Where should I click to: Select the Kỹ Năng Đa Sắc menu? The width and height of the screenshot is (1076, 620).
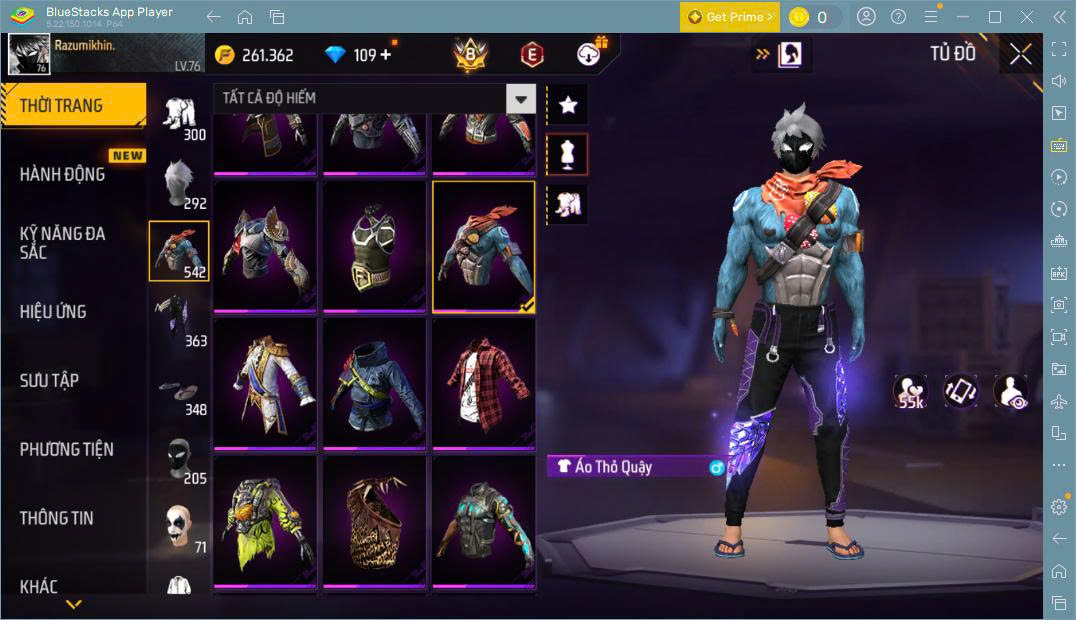63,242
